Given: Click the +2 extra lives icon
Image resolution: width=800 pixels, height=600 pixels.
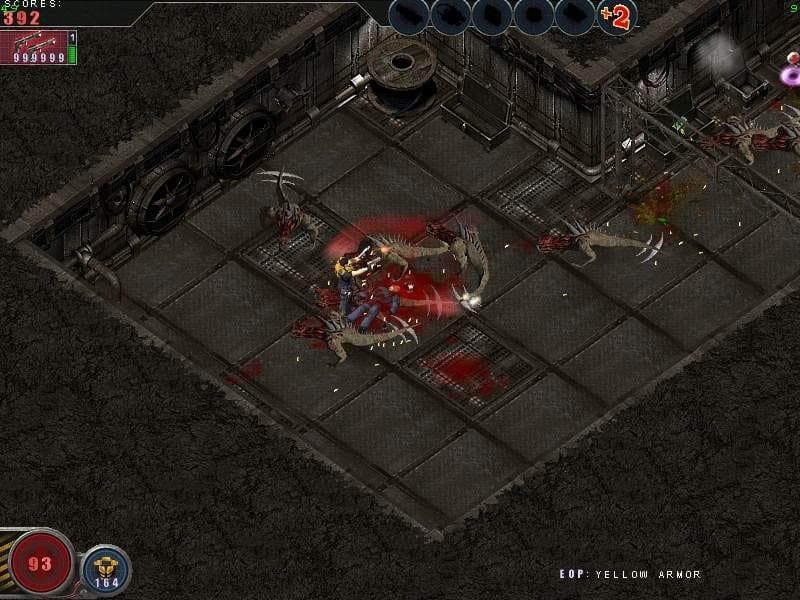Looking at the screenshot, I should click(x=617, y=17).
